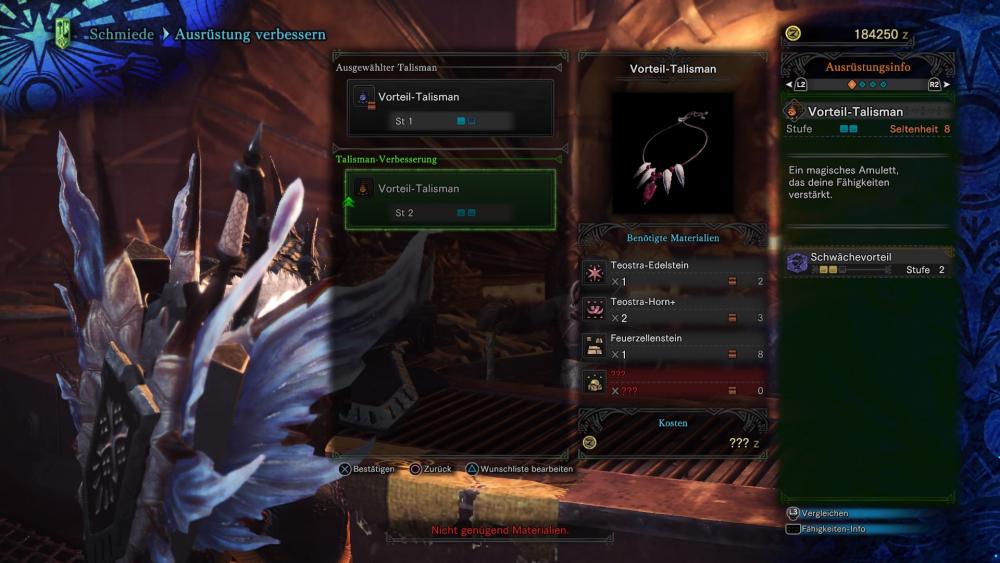This screenshot has height=563, width=1000.
Task: Click the Vorteil-Talisman necklace preview image
Action: point(673,153)
